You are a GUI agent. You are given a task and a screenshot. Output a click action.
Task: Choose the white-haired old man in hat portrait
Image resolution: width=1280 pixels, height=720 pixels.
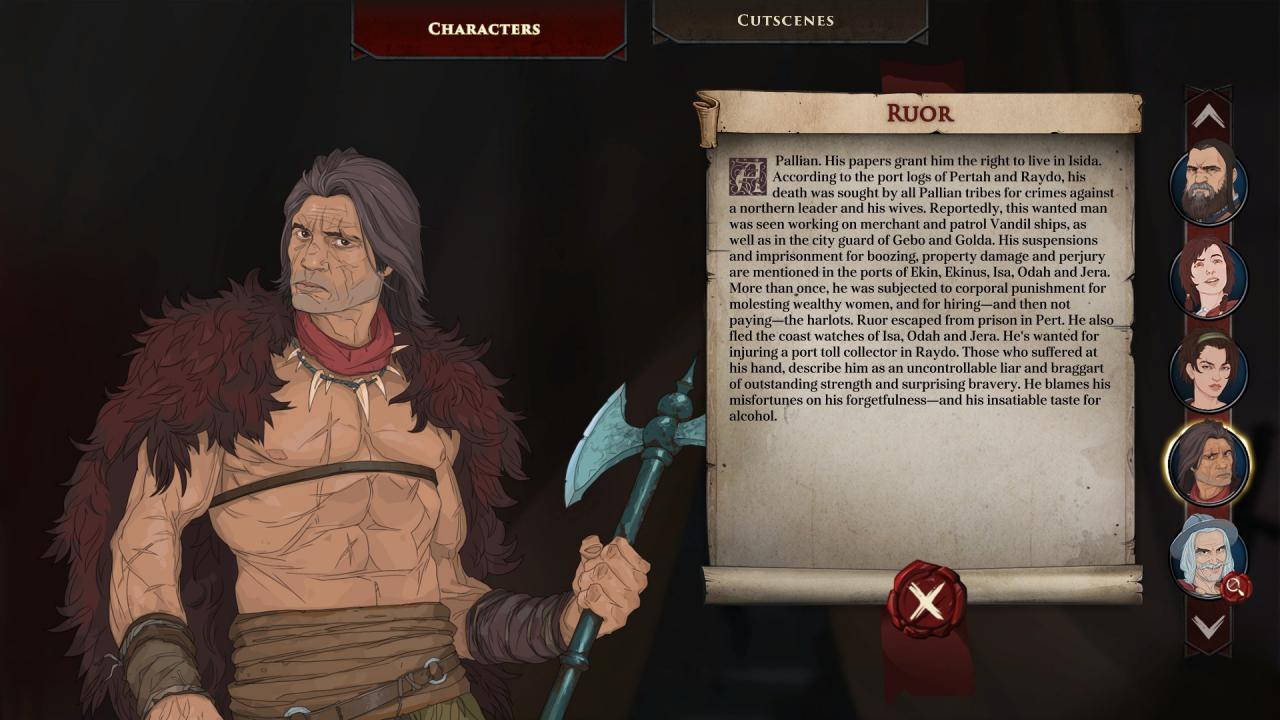tap(1206, 556)
